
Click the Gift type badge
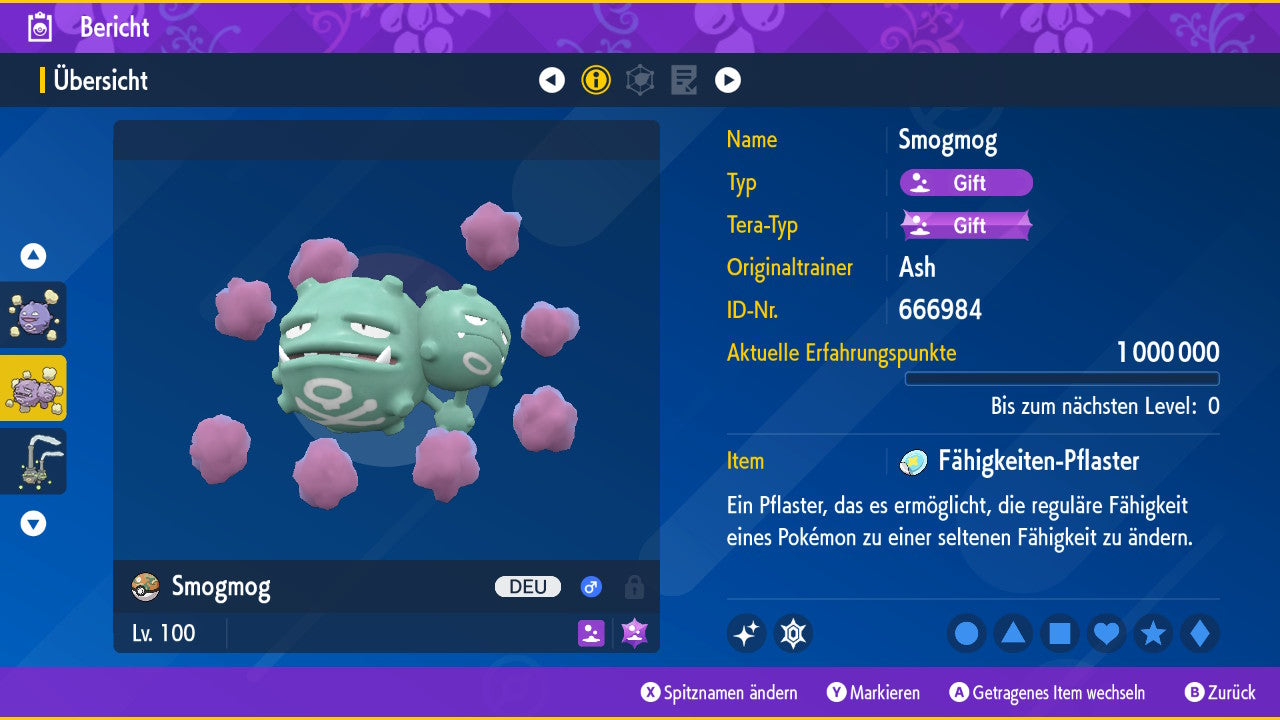[x=966, y=183]
